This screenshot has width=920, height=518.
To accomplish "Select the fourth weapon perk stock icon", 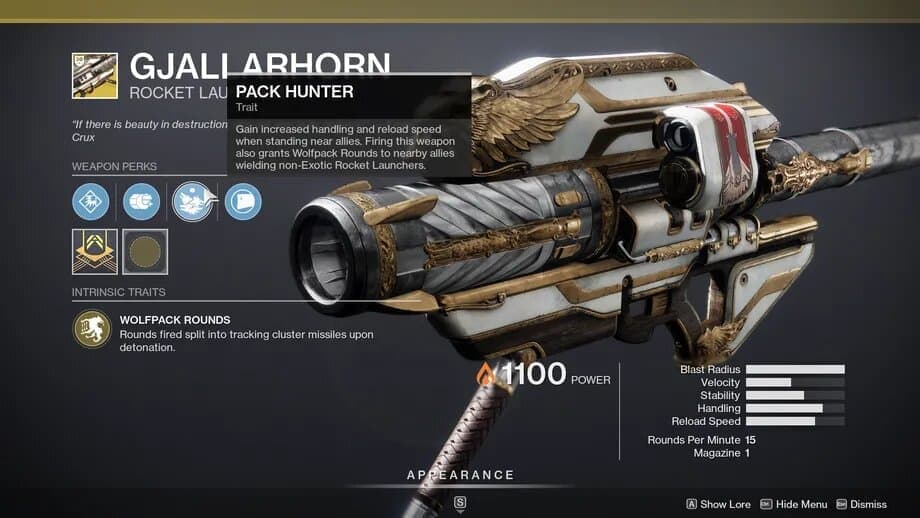I will (x=243, y=201).
